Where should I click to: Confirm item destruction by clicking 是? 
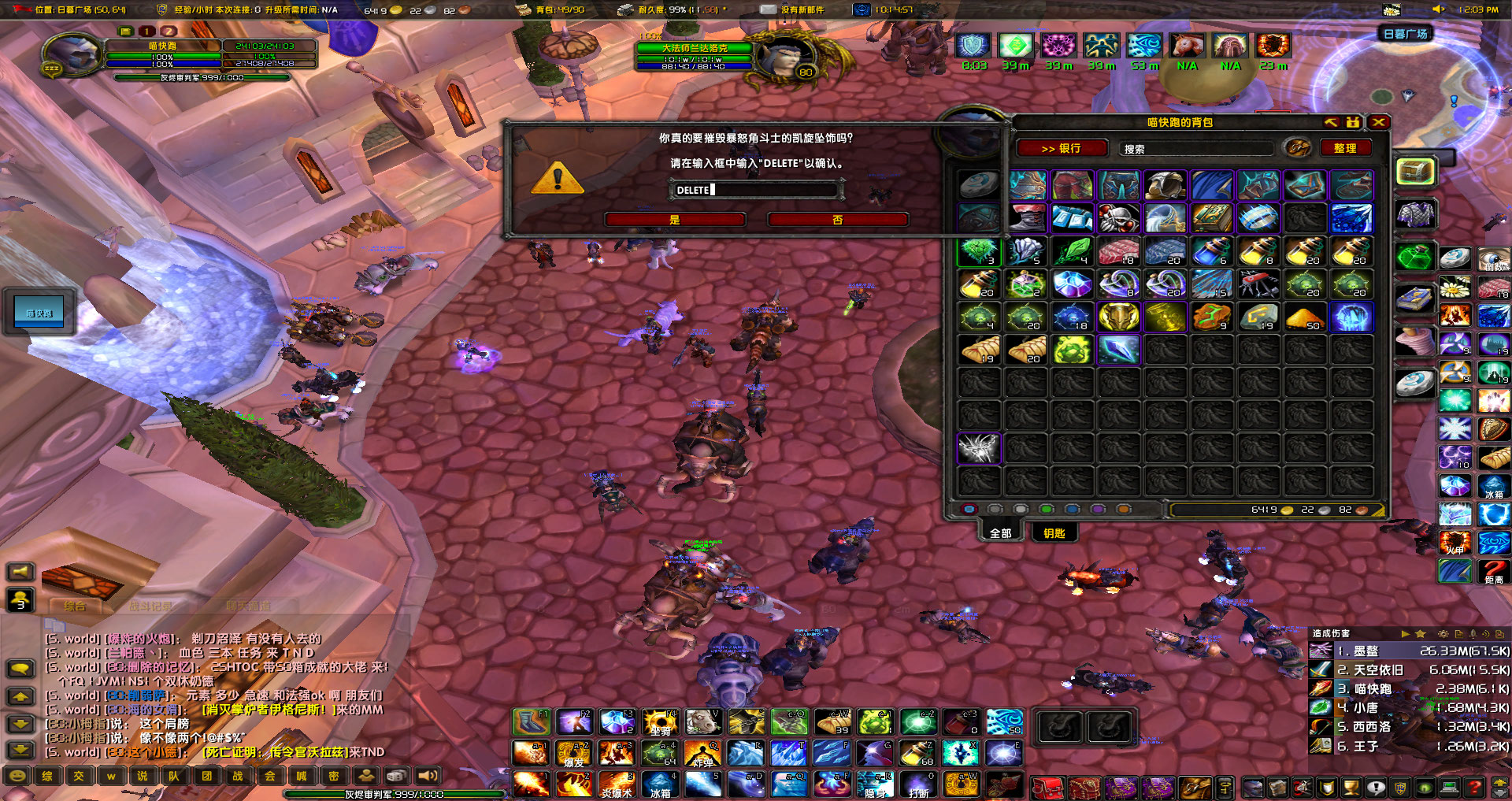click(674, 219)
